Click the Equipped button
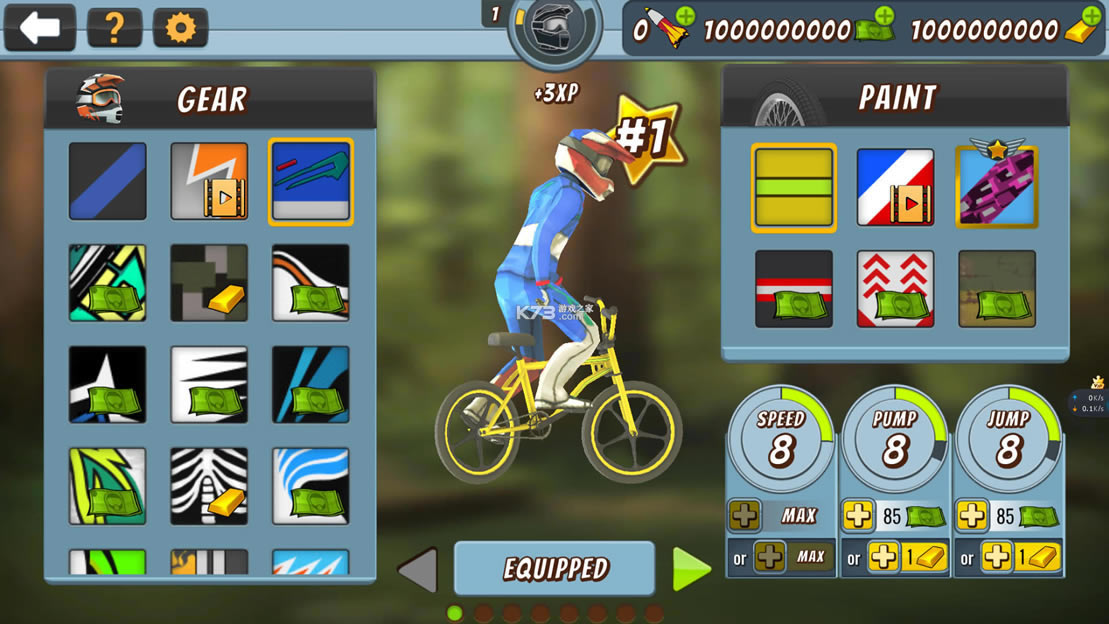1109x624 pixels. tap(555, 569)
